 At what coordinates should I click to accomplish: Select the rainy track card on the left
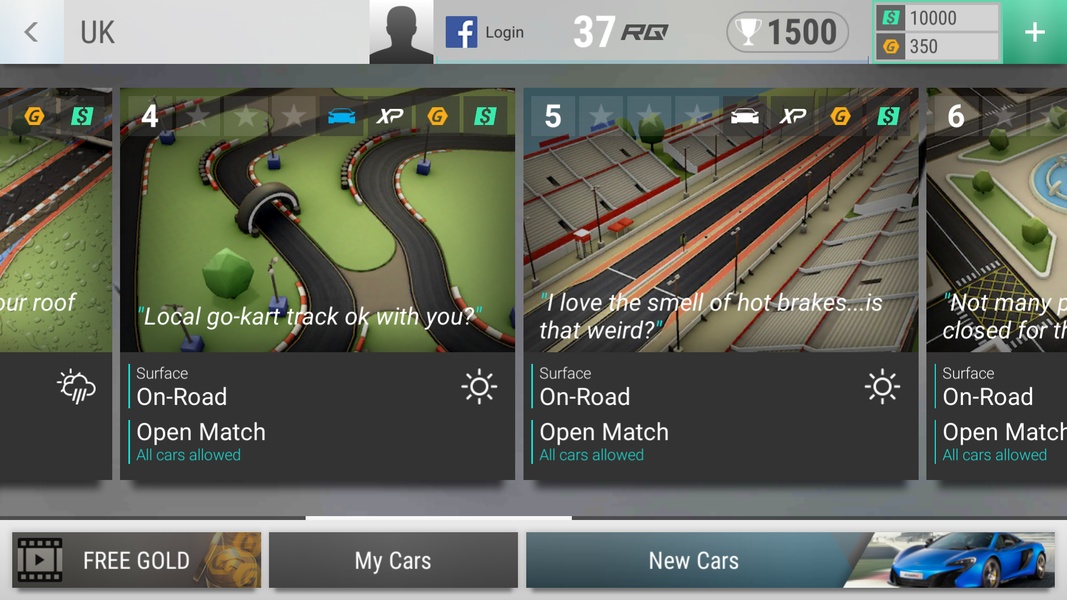55,283
